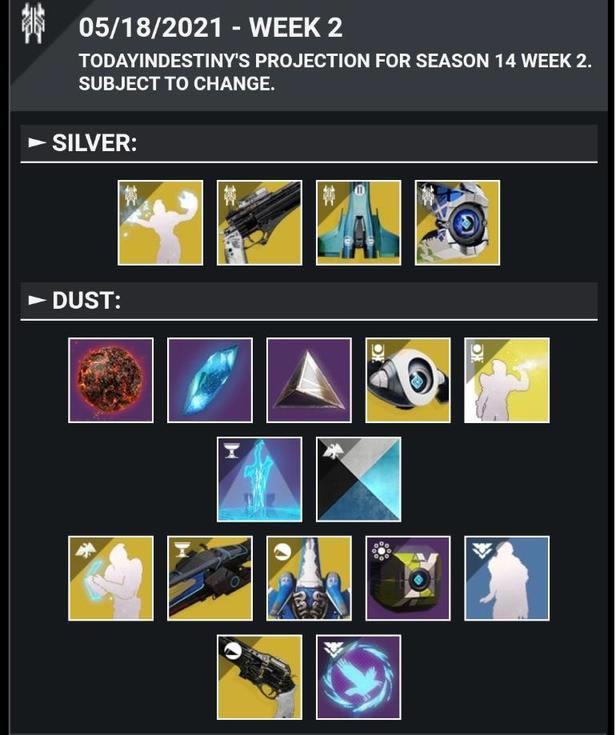Pick the blue and white ship item
616x735 pixels.
(309, 578)
